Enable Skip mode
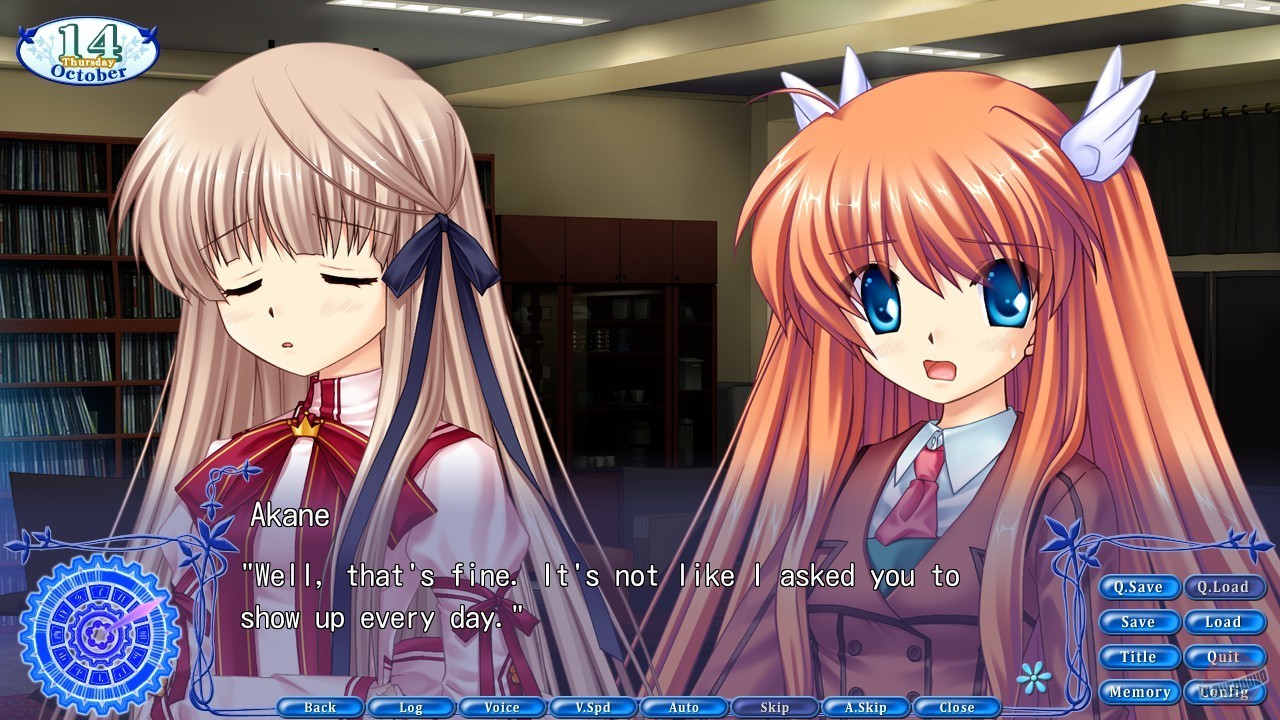The image size is (1280, 720). click(773, 706)
